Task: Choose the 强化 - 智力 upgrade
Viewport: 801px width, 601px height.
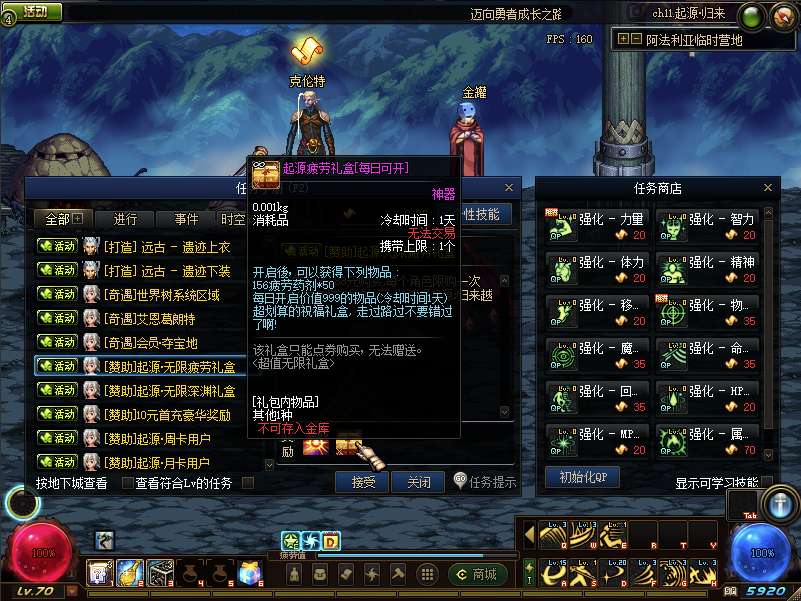Action: [x=706, y=225]
